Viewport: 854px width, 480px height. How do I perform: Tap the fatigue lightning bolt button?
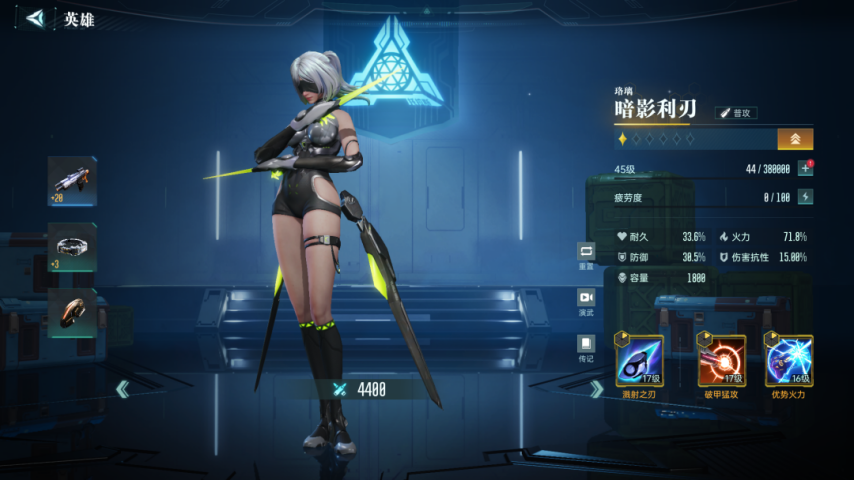[805, 197]
